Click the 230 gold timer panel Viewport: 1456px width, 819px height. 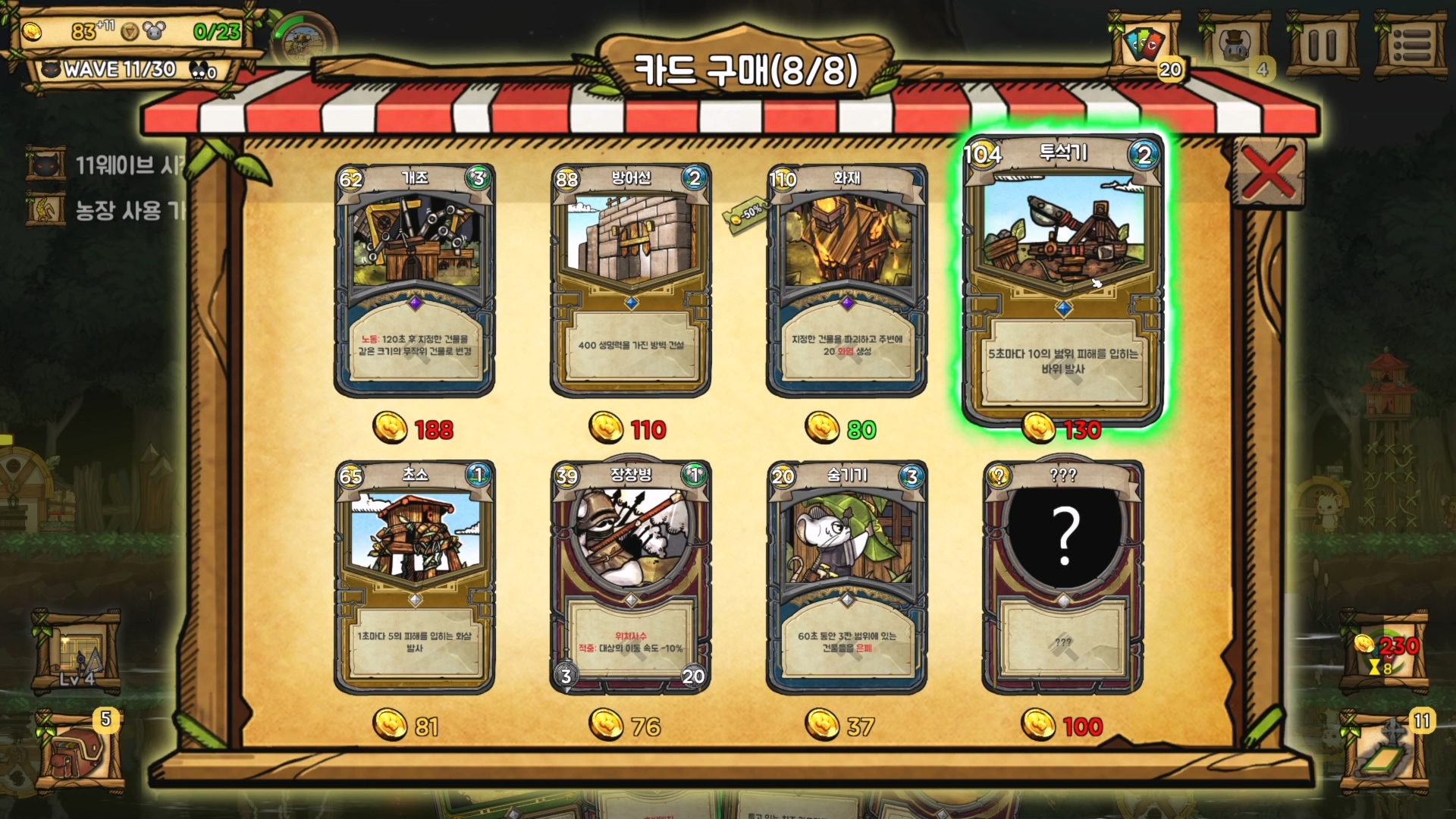click(x=1386, y=653)
